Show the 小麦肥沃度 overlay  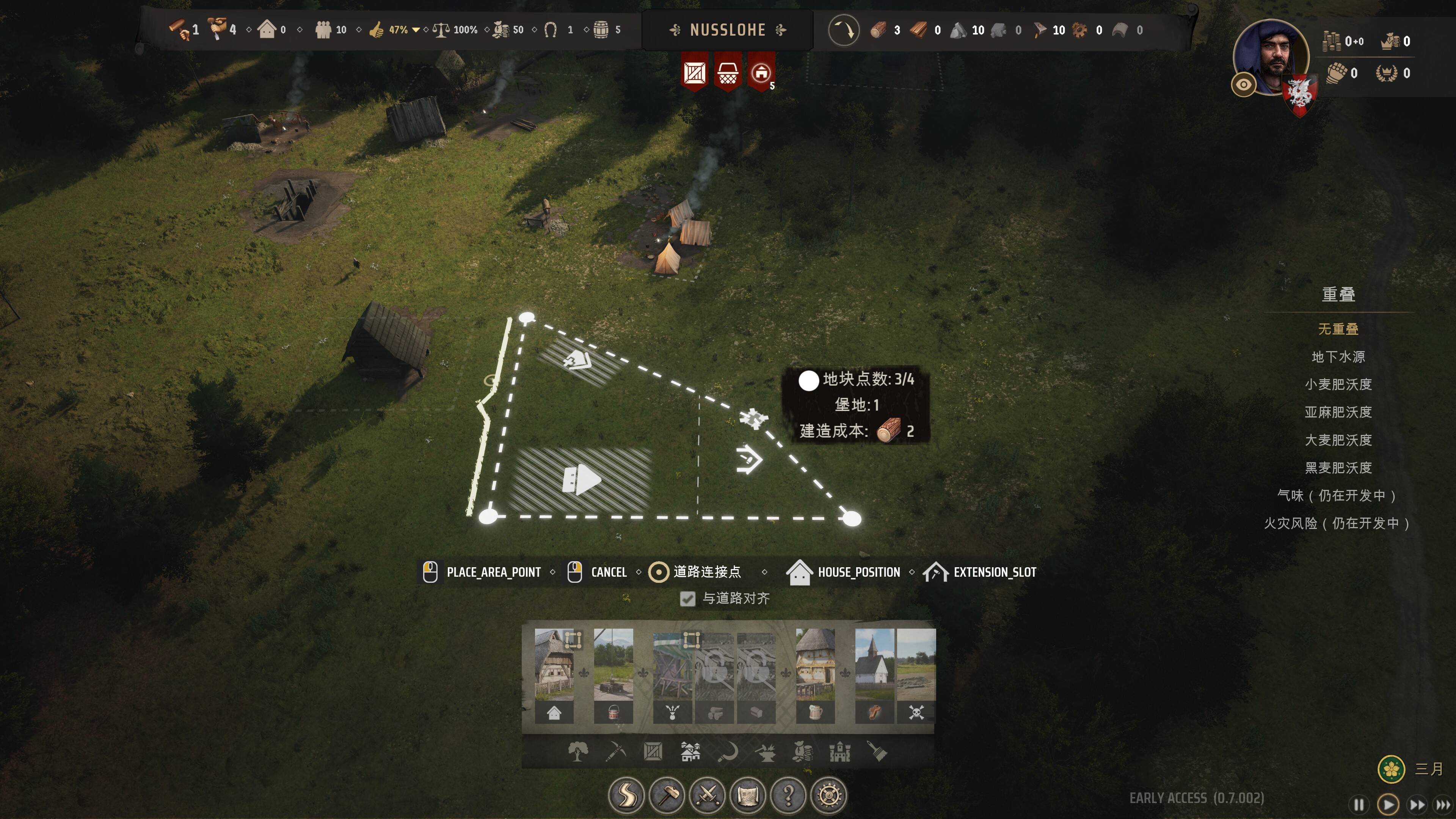point(1338,384)
